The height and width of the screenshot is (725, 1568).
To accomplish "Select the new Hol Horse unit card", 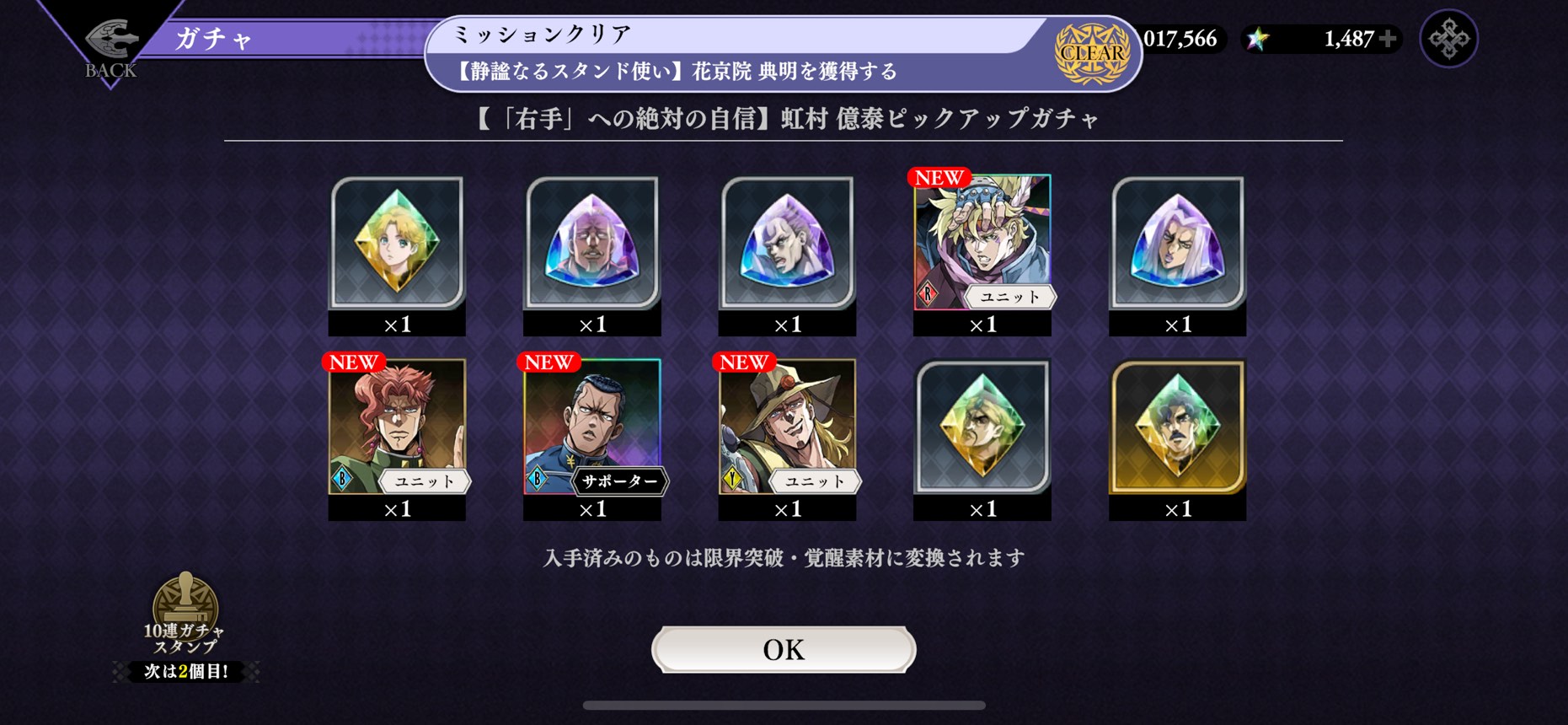I will (787, 427).
